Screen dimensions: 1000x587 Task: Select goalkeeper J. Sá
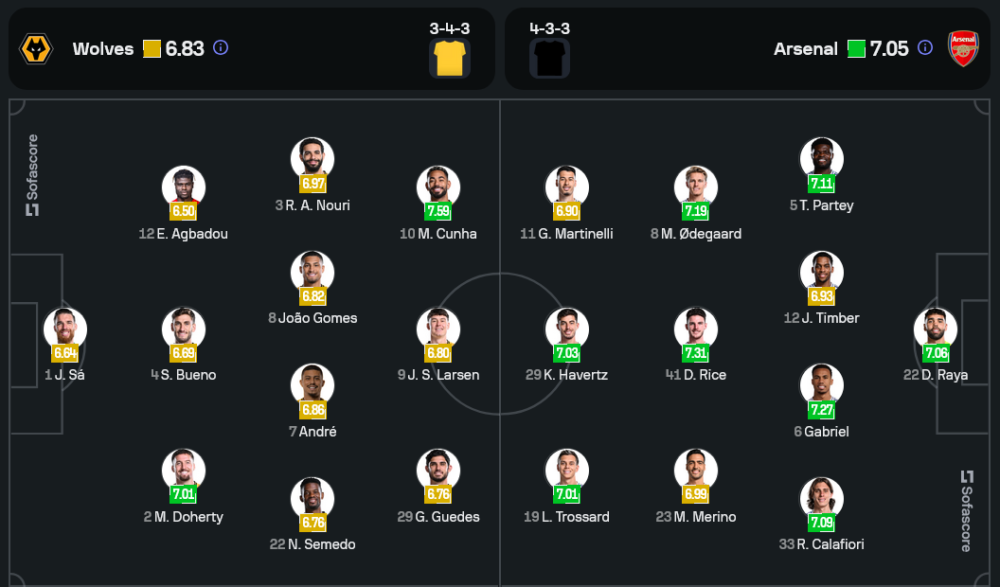coord(65,329)
